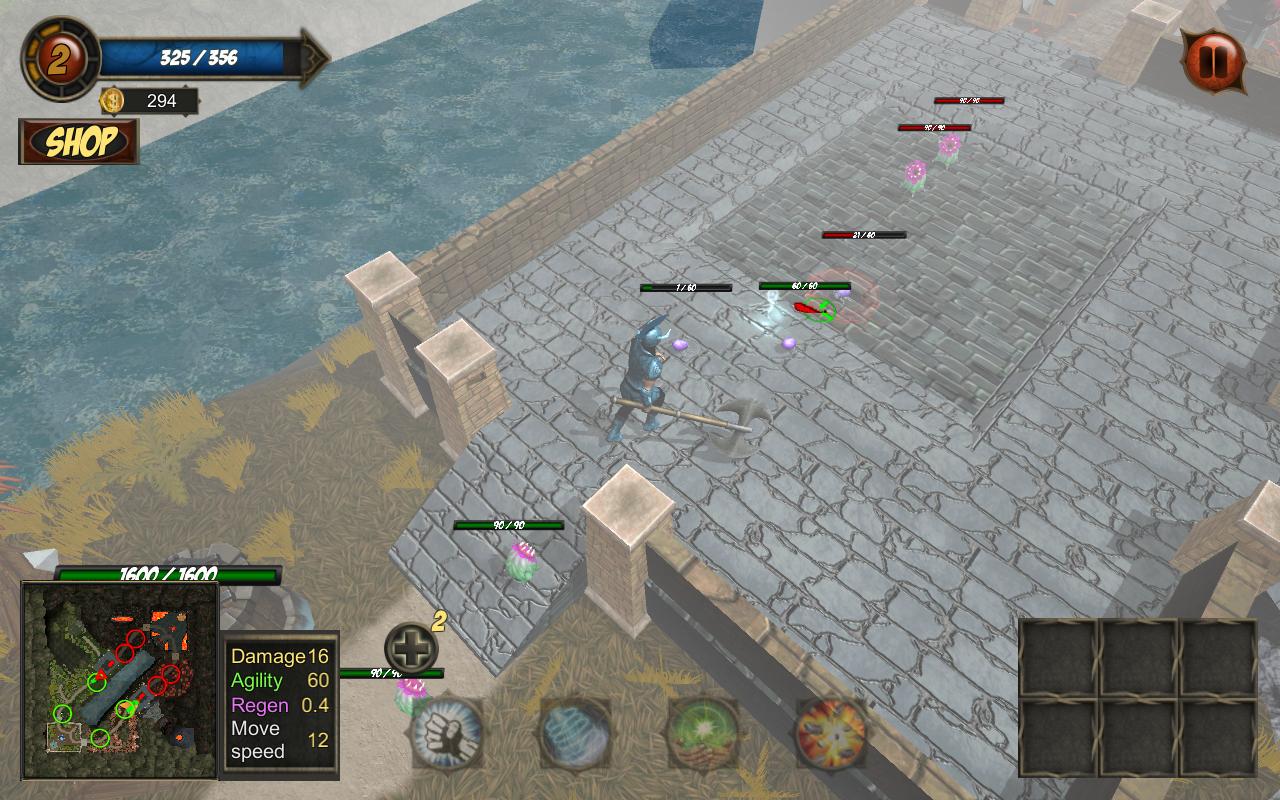Open the Damage 16 stat entry
This screenshot has width=1280, height=800.
[272, 658]
